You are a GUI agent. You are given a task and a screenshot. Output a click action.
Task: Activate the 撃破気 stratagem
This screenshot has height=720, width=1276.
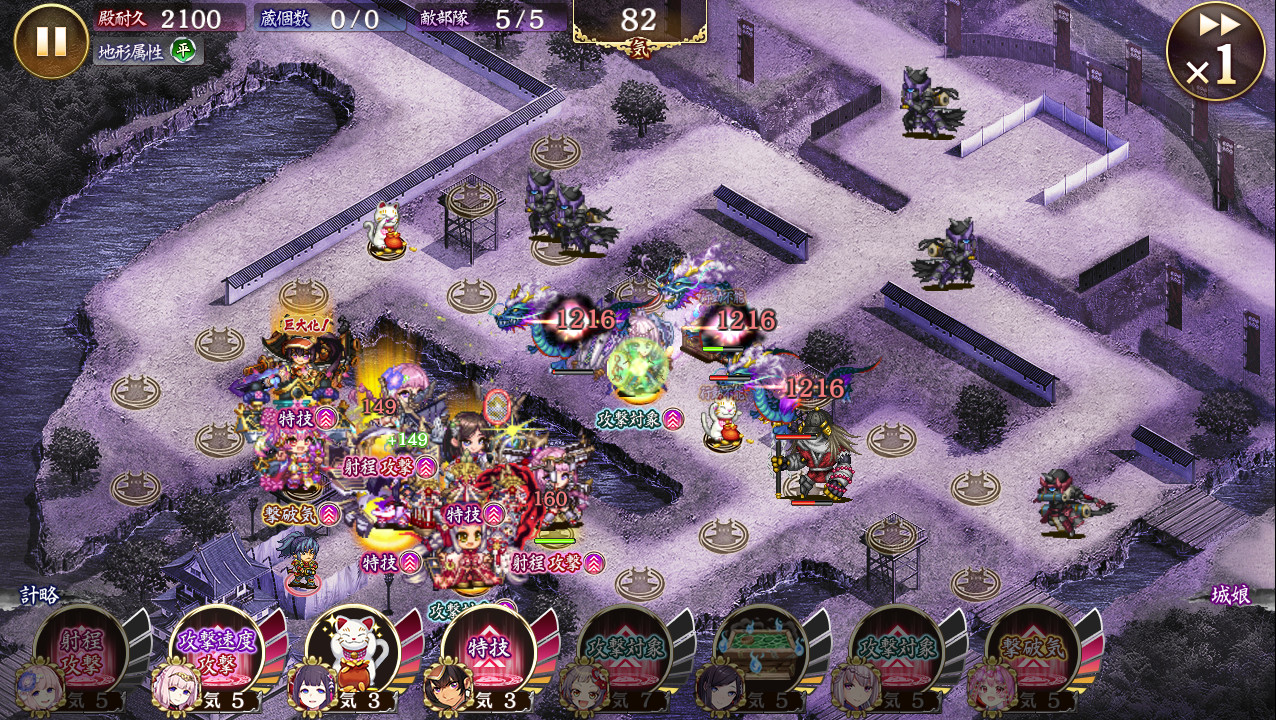(x=1033, y=651)
